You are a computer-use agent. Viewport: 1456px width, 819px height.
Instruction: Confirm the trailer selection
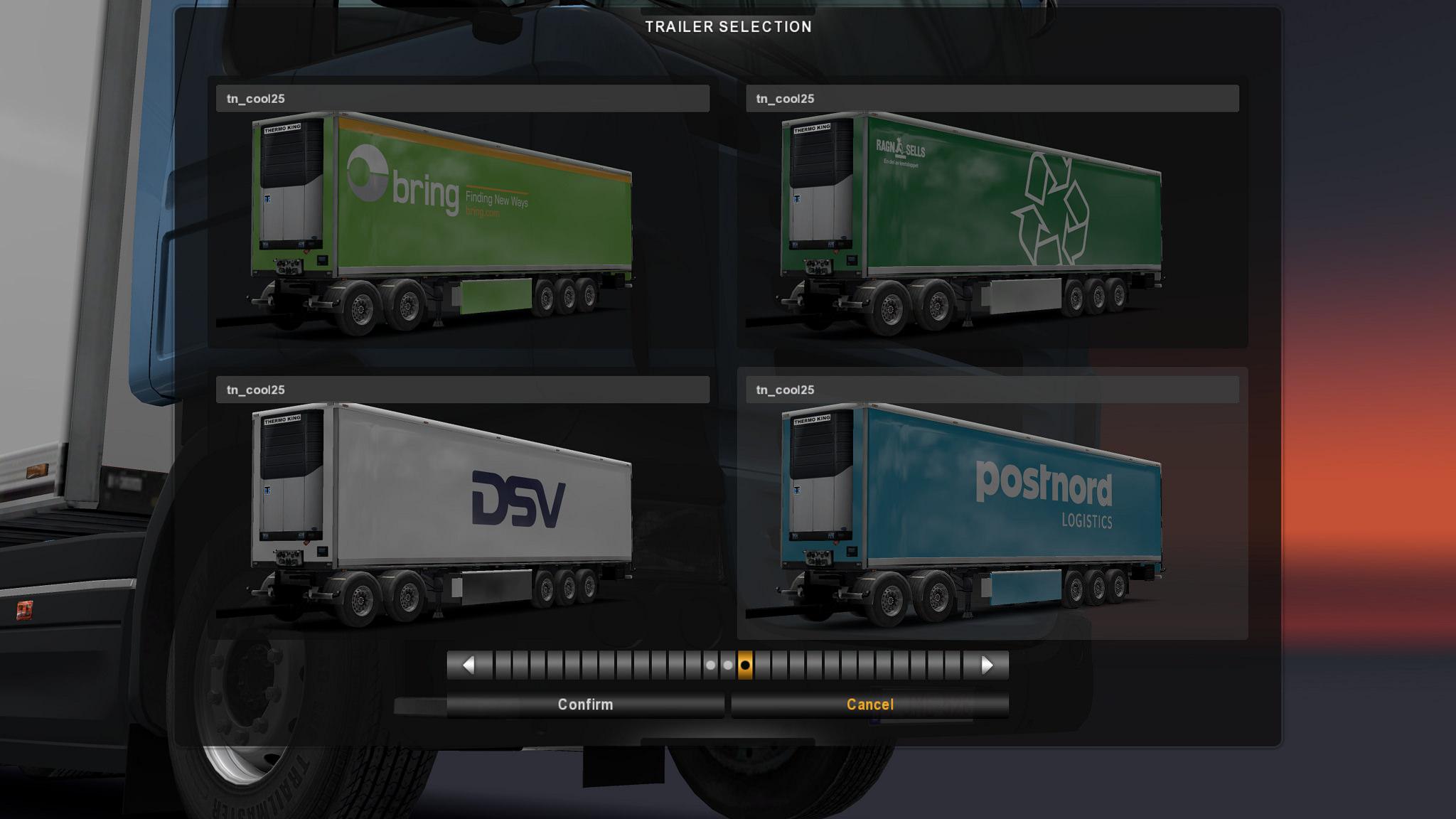585,705
